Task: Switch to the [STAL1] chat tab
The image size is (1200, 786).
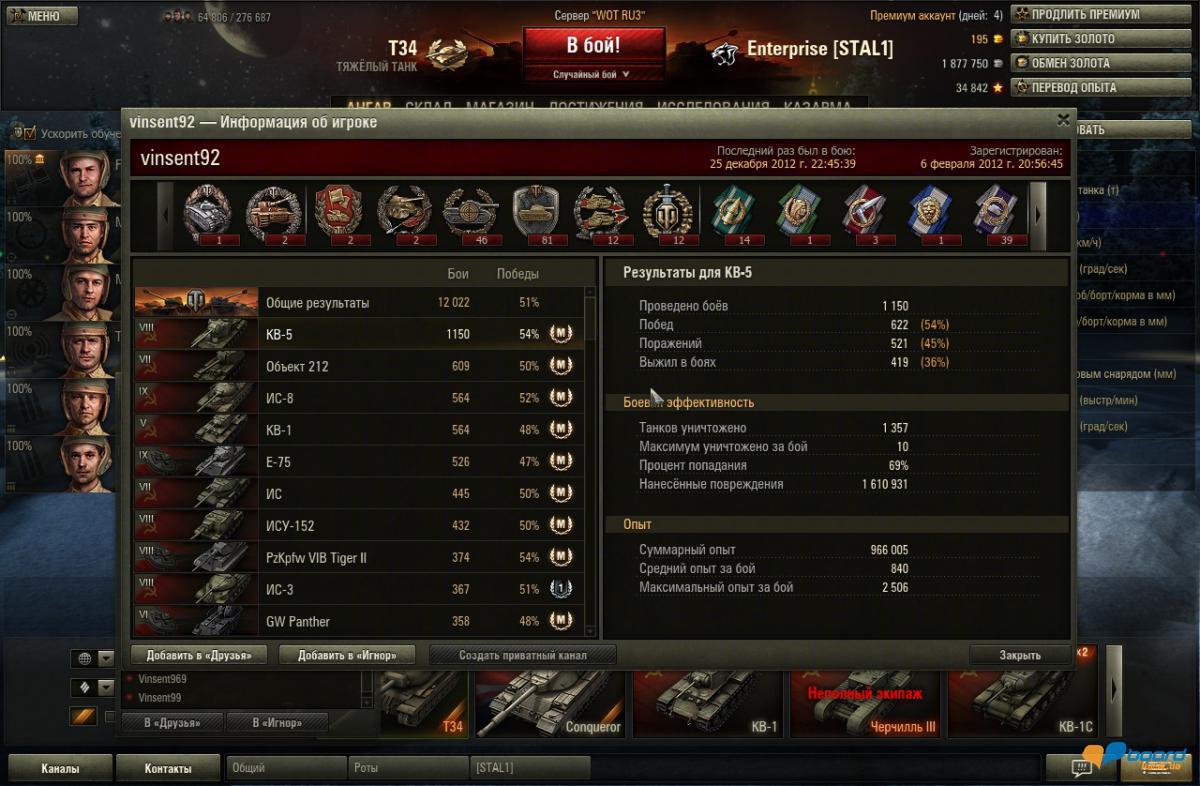Action: (x=530, y=768)
